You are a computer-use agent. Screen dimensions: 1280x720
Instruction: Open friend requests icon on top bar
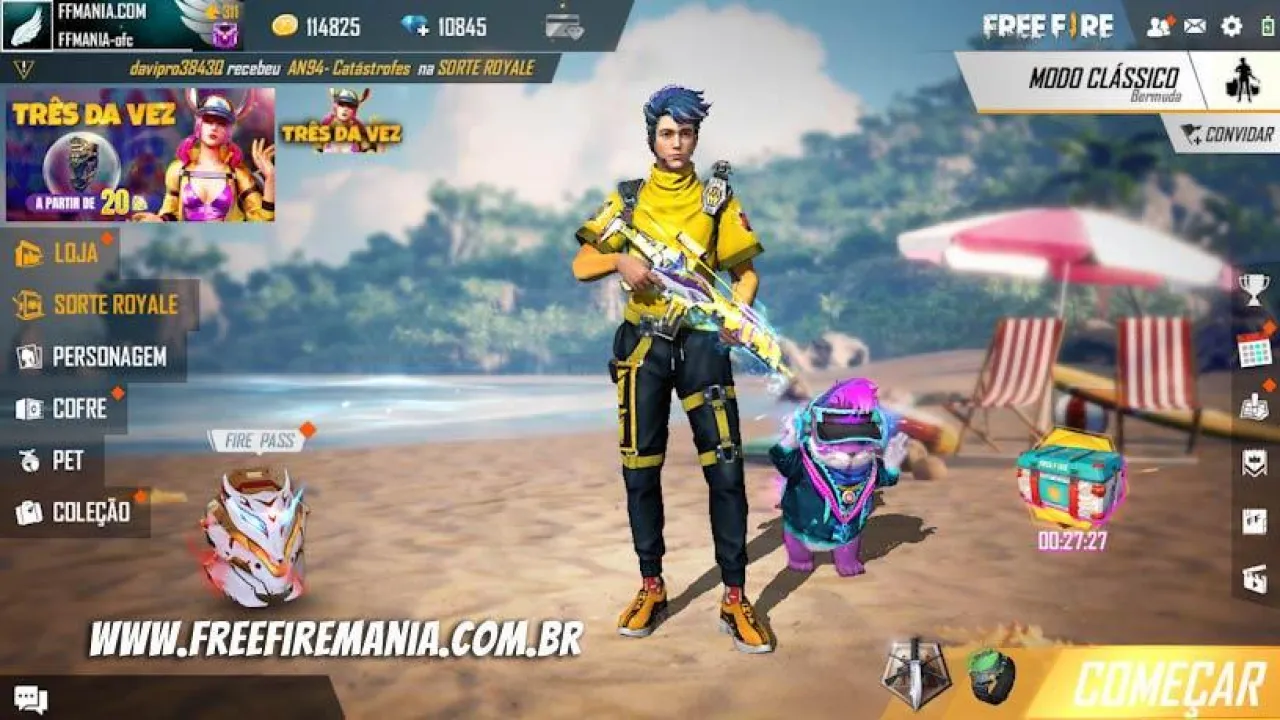click(x=1160, y=26)
